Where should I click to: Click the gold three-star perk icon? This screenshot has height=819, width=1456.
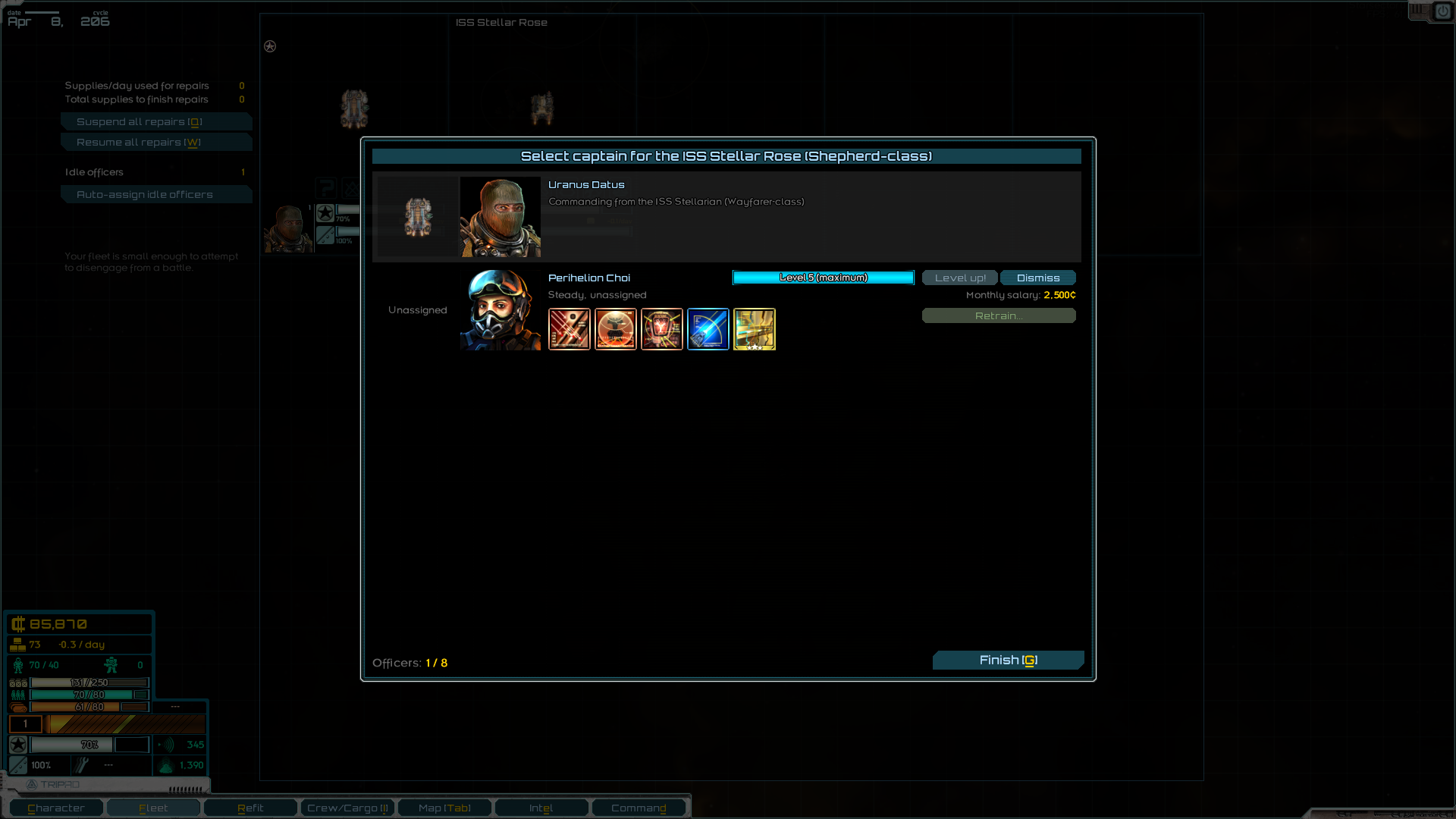(x=755, y=329)
